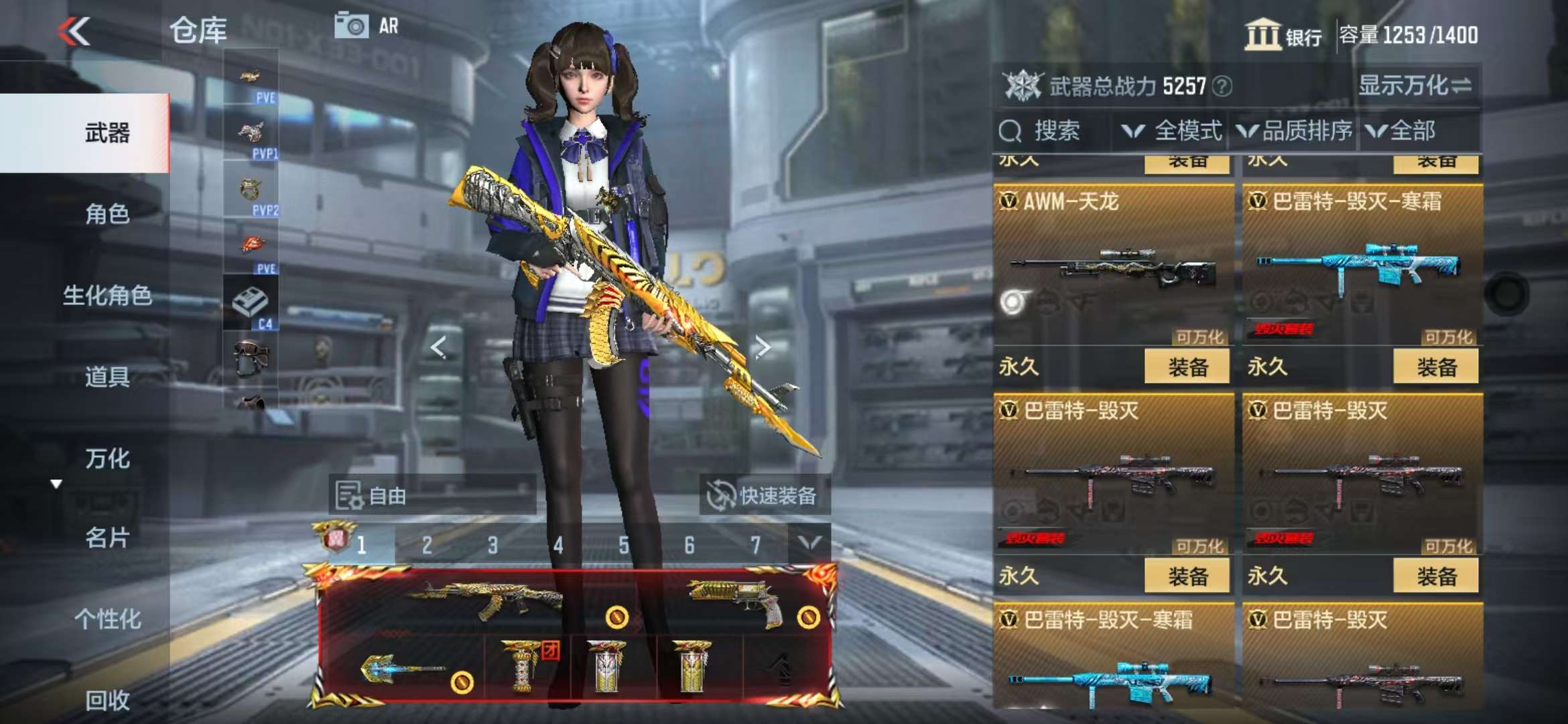Open the 生化角色 category tab
The image size is (1568, 724).
pos(107,295)
